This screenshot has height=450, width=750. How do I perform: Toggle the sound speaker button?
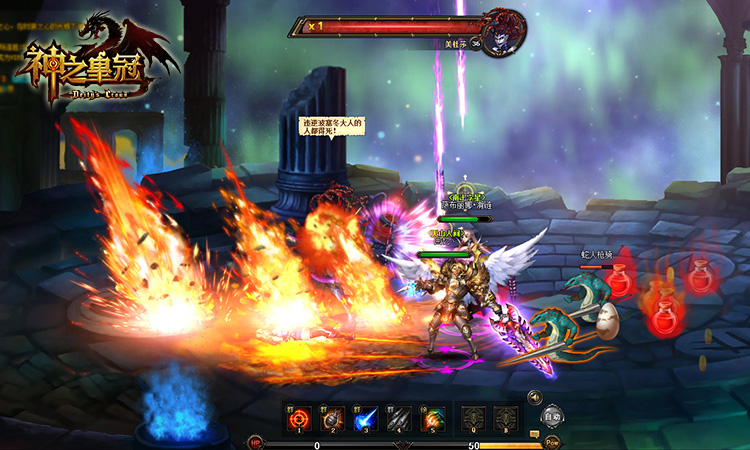coord(535,397)
